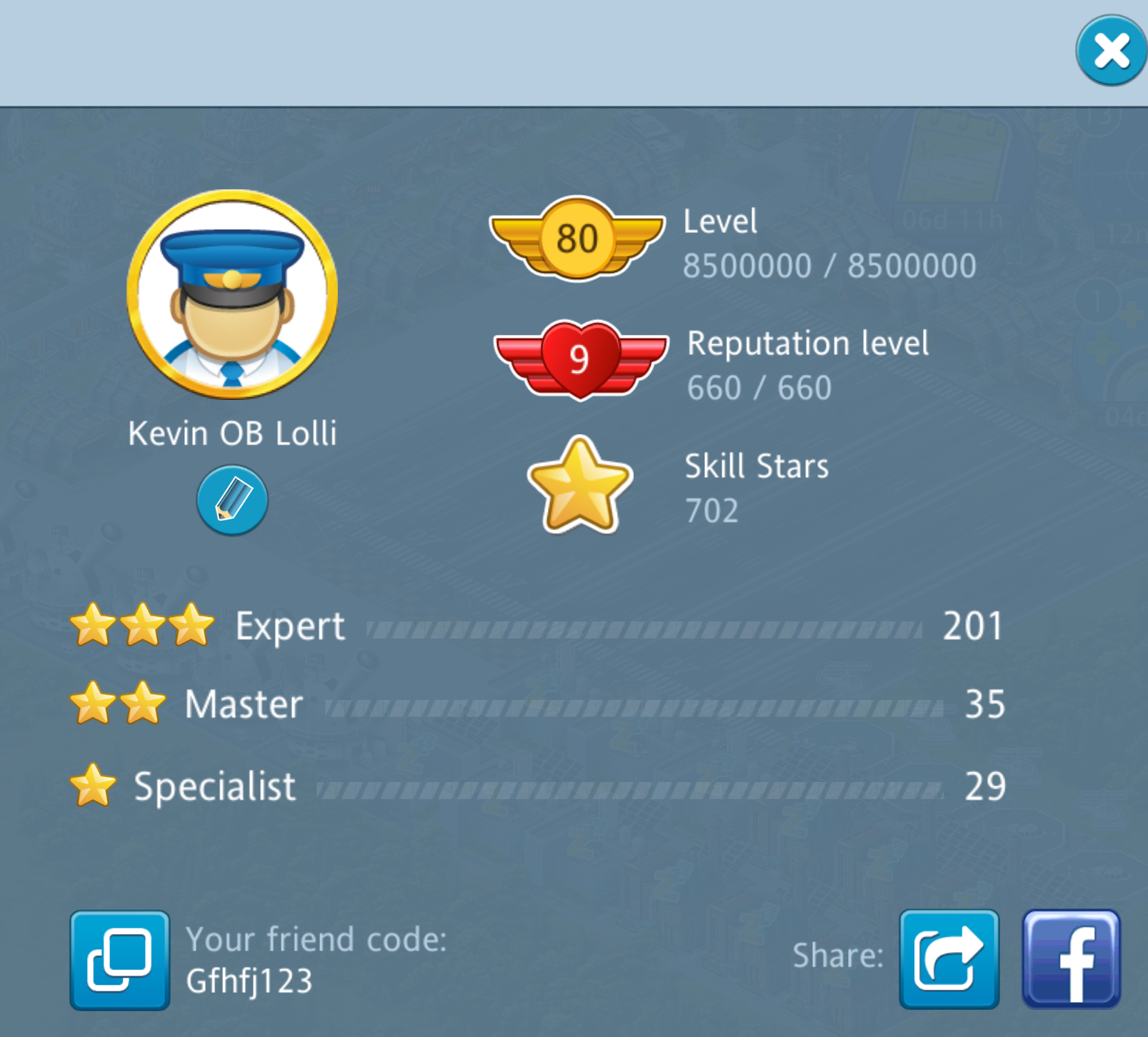This screenshot has height=1037, width=1148.
Task: Close the player profile window
Action: pyautogui.click(x=1111, y=51)
